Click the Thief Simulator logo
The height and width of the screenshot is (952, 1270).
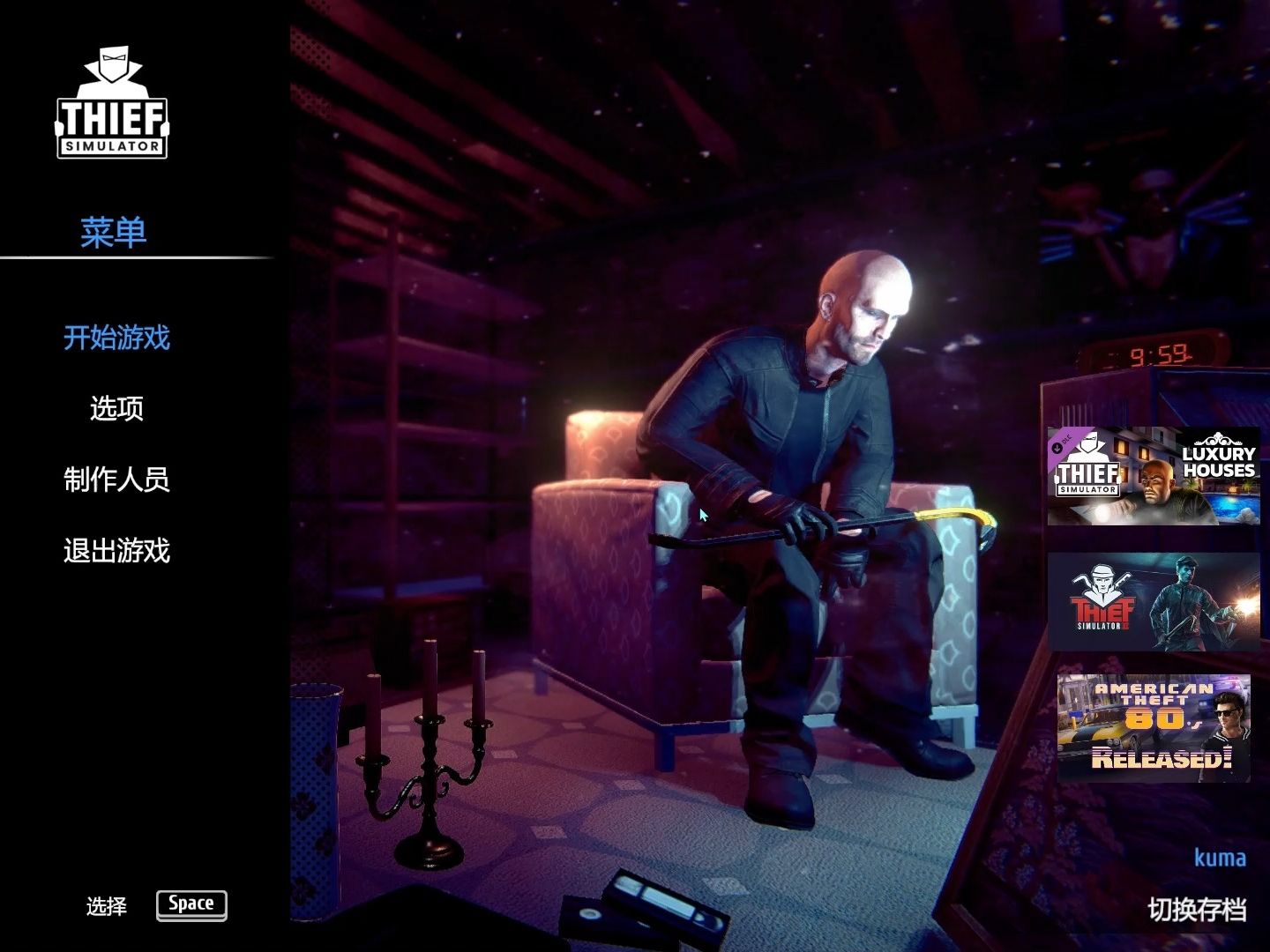(114, 101)
